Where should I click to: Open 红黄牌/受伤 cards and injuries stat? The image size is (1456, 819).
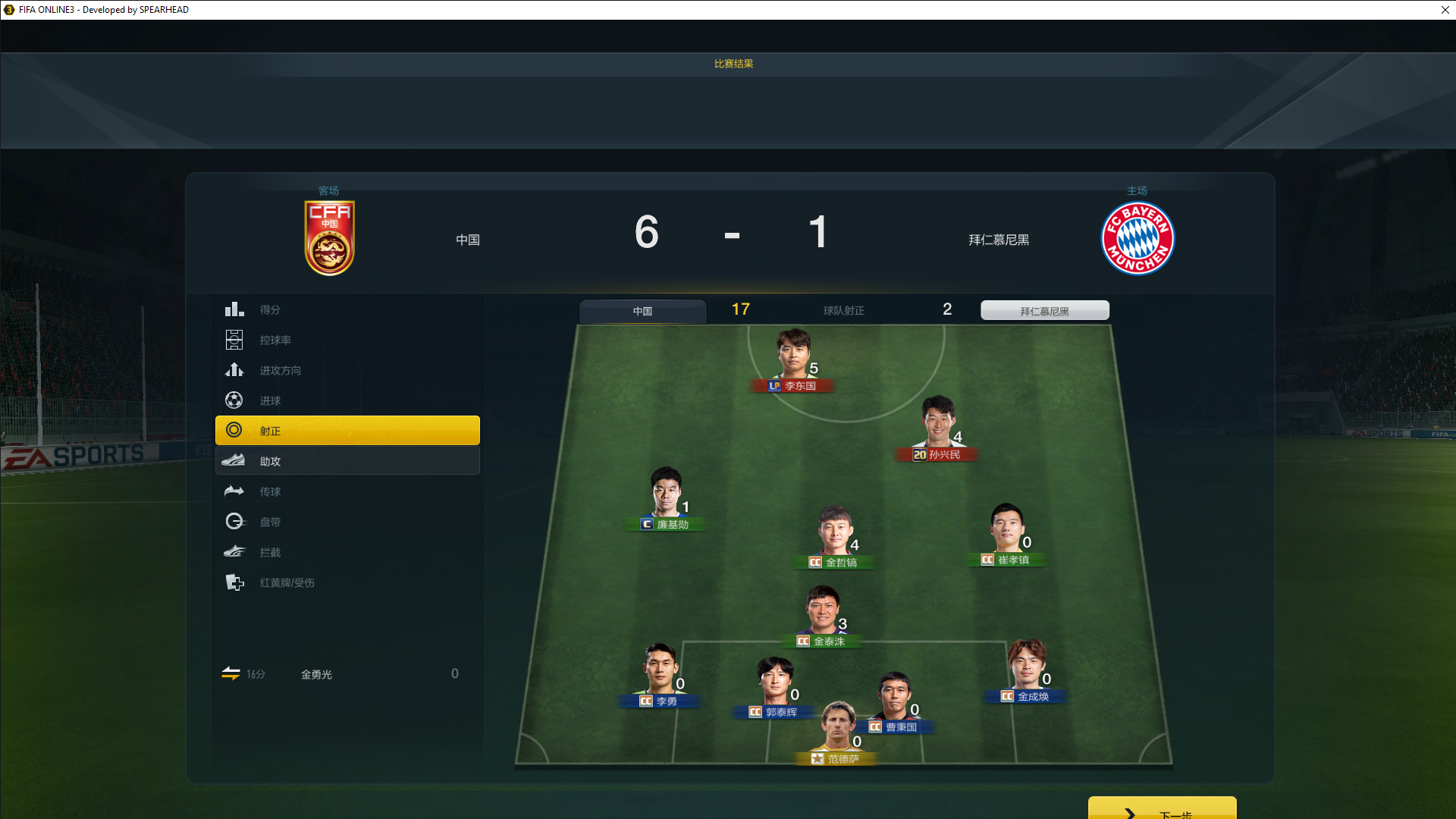[x=347, y=582]
